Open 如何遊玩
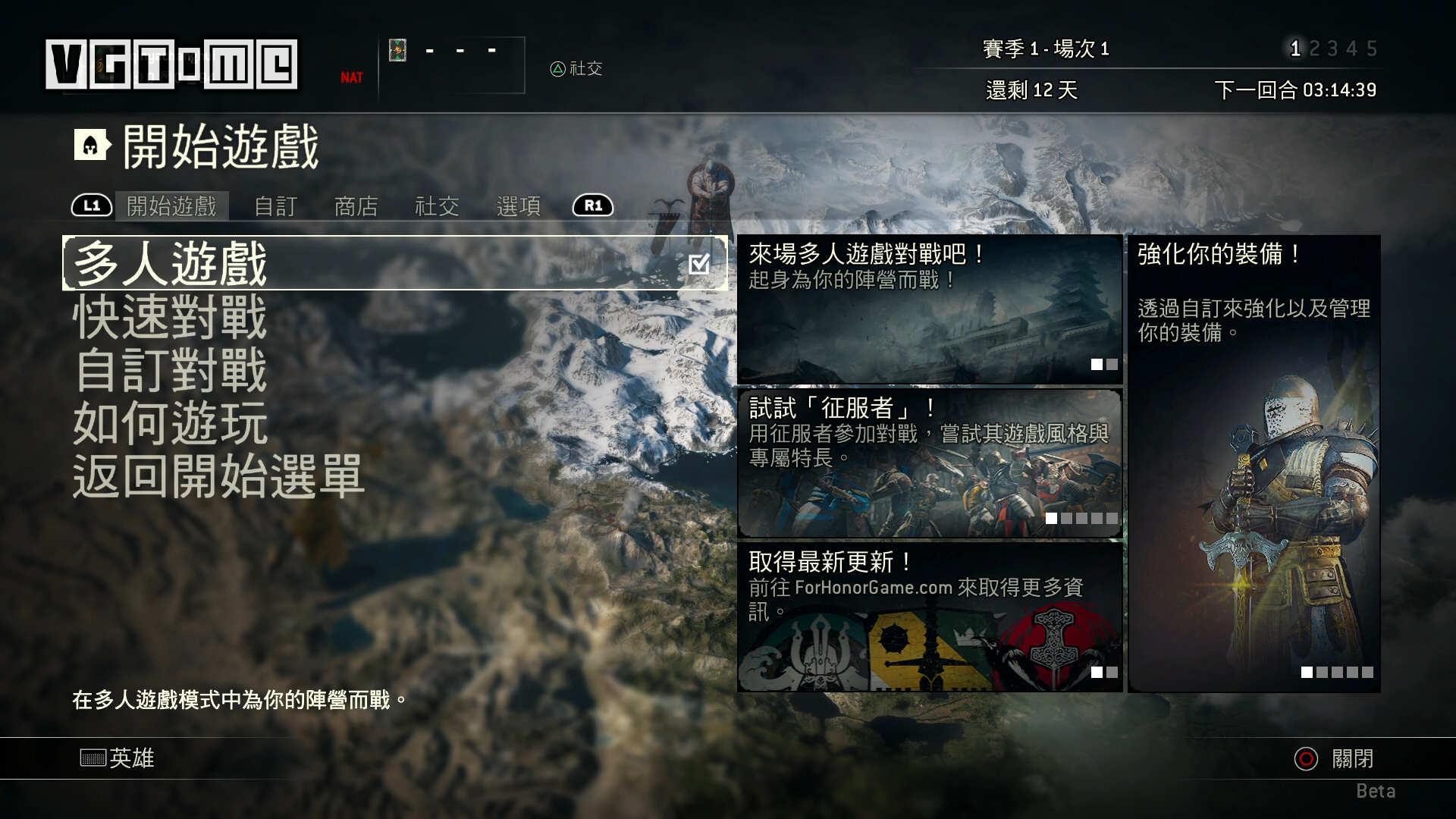 [x=168, y=425]
